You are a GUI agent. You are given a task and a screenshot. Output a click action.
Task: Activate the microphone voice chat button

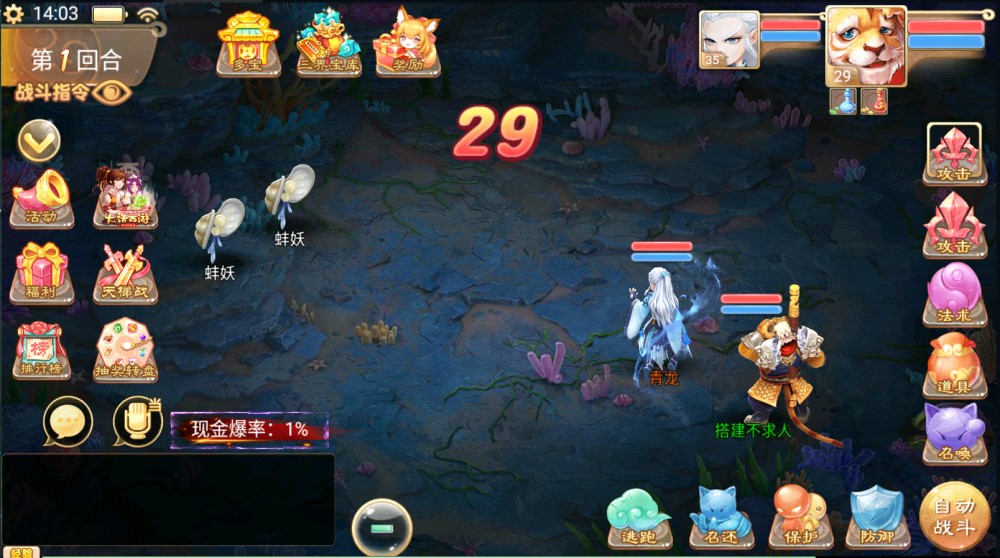(x=137, y=421)
